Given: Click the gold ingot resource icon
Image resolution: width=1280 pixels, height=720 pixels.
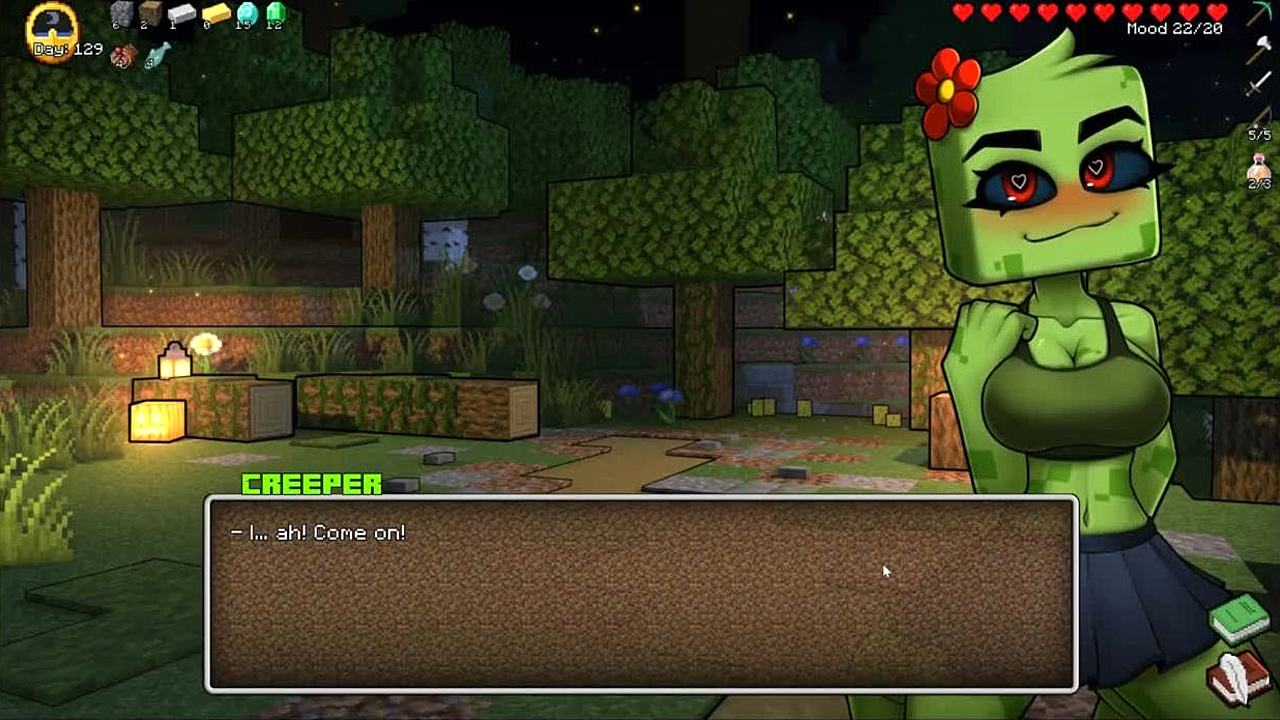Looking at the screenshot, I should 215,14.
